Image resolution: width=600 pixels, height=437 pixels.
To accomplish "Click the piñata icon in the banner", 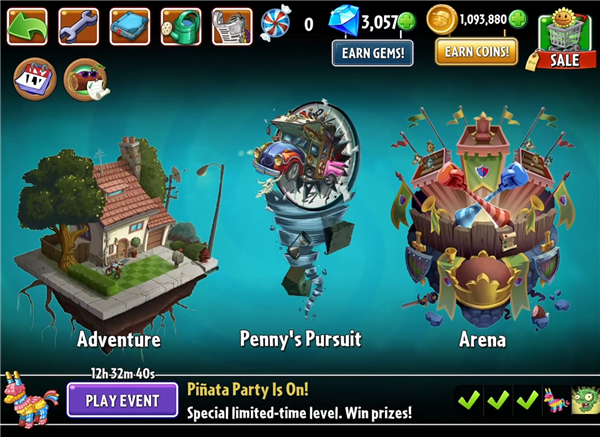I will click(555, 401).
